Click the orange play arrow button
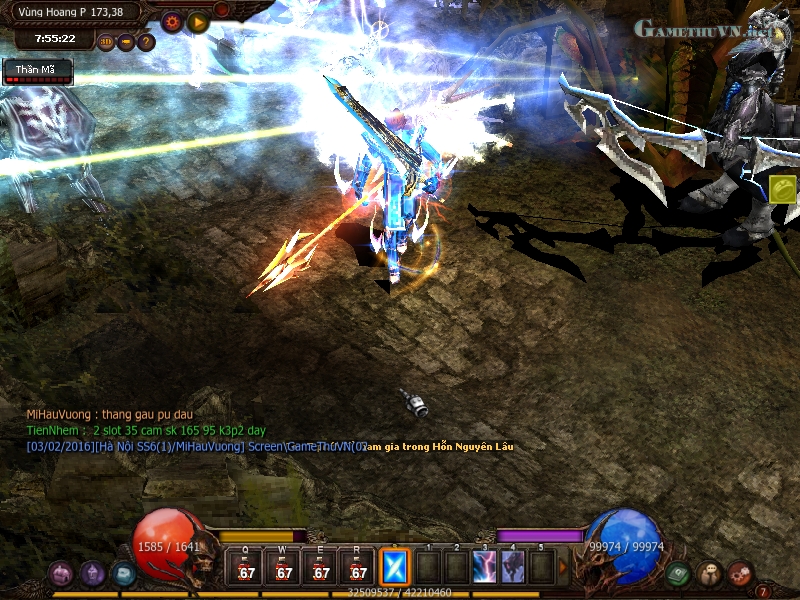Screen dimensions: 800x600 coord(197,22)
